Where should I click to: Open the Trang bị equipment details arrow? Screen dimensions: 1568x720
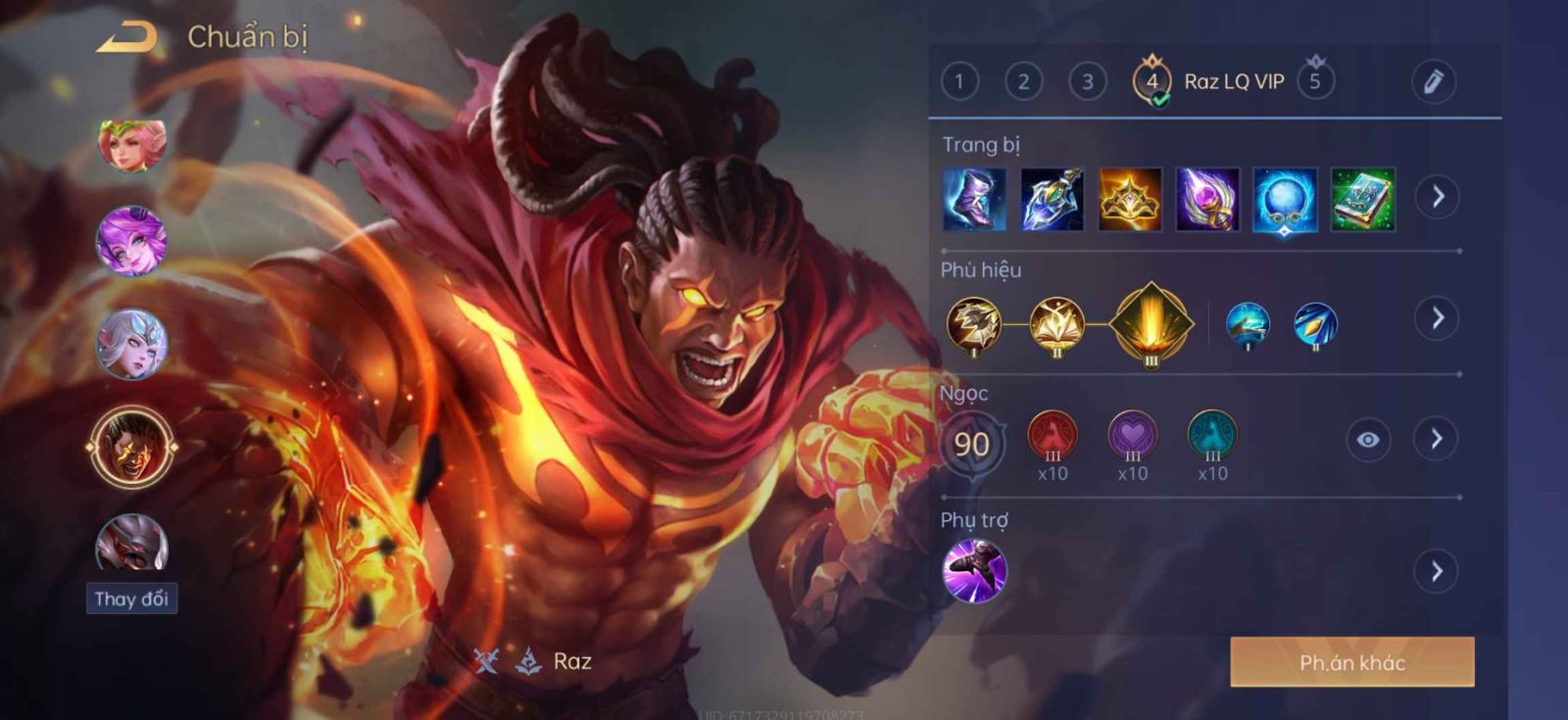tap(1438, 197)
